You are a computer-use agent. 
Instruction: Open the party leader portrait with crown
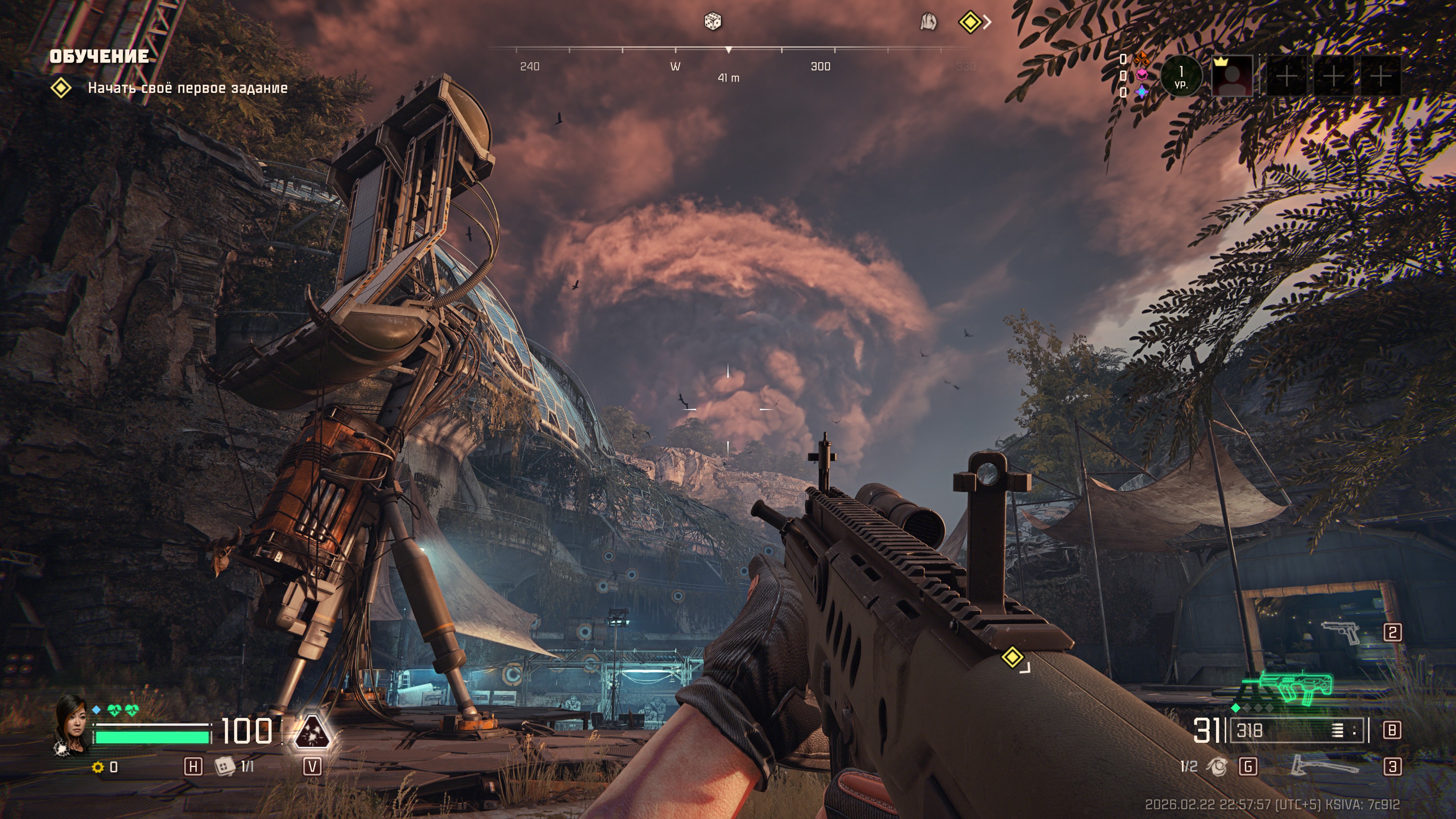[1232, 76]
